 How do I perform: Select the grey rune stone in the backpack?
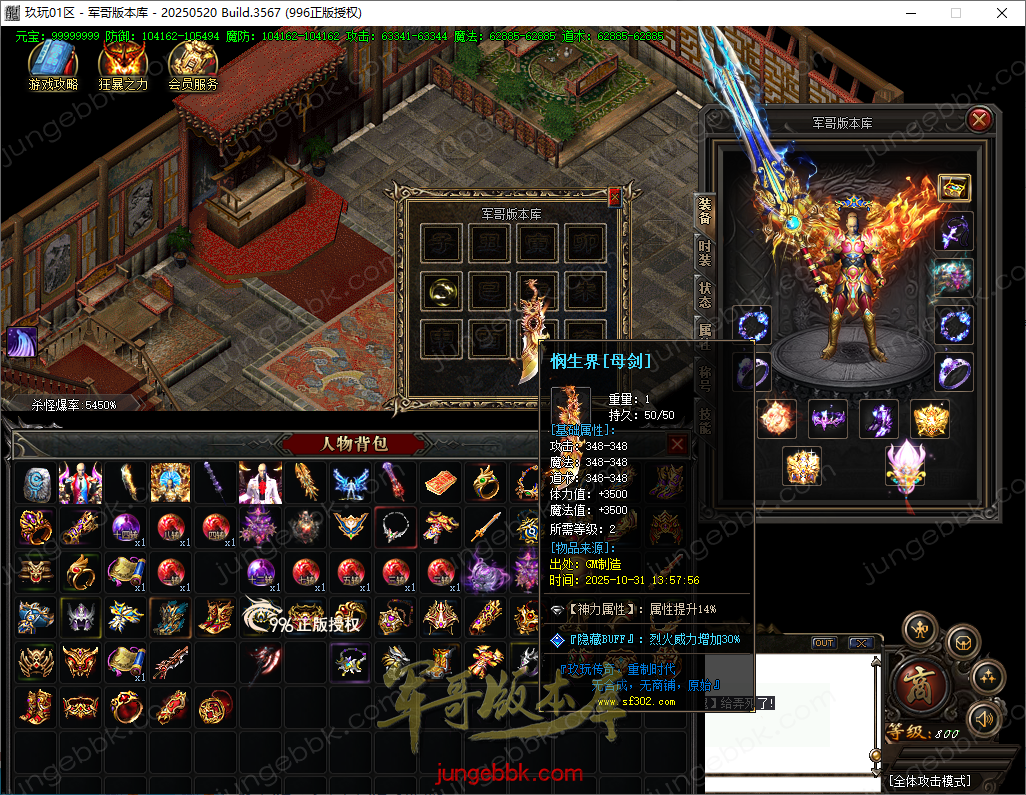pos(36,482)
